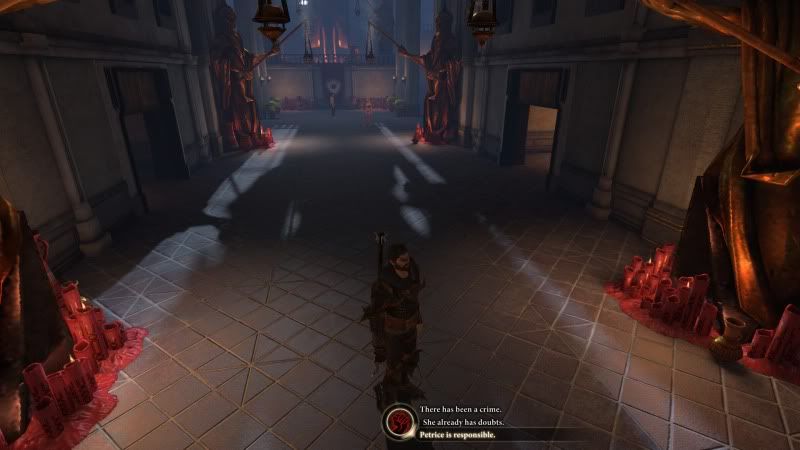800x450 pixels.
Task: Click the red fist dialogue wheel icon
Action: tap(399, 422)
